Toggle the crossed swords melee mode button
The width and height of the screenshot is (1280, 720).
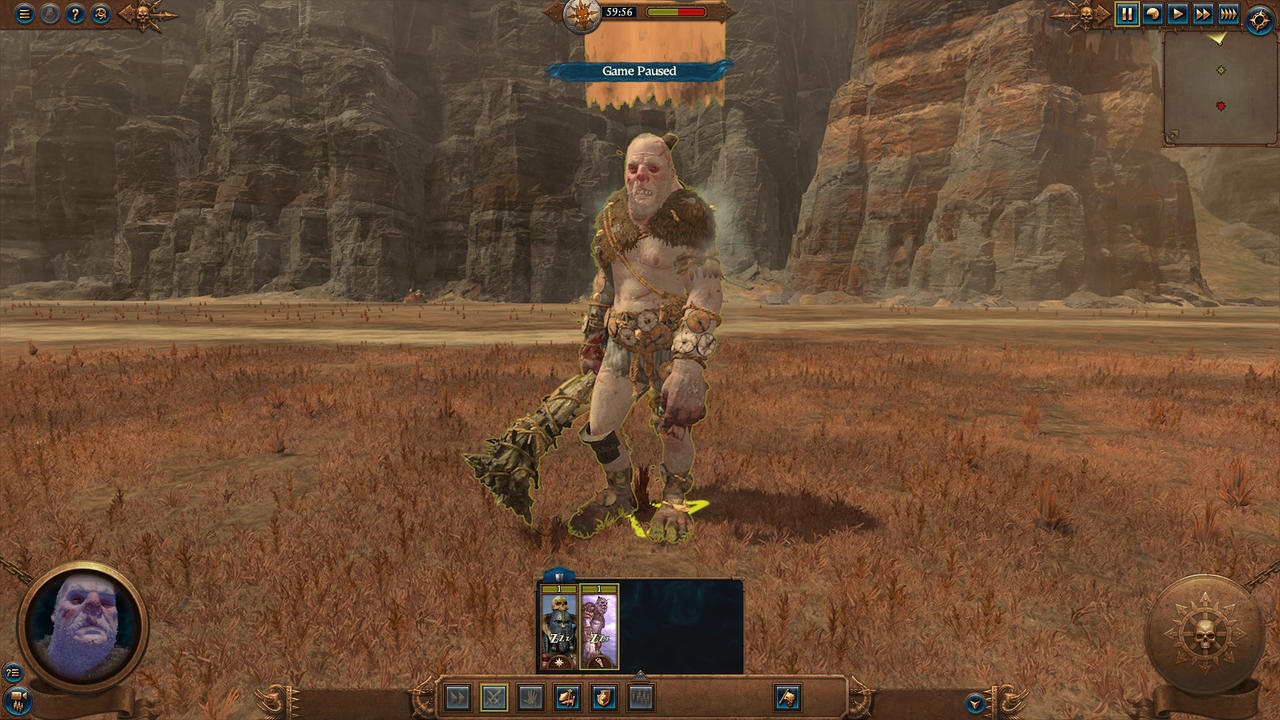tap(494, 697)
